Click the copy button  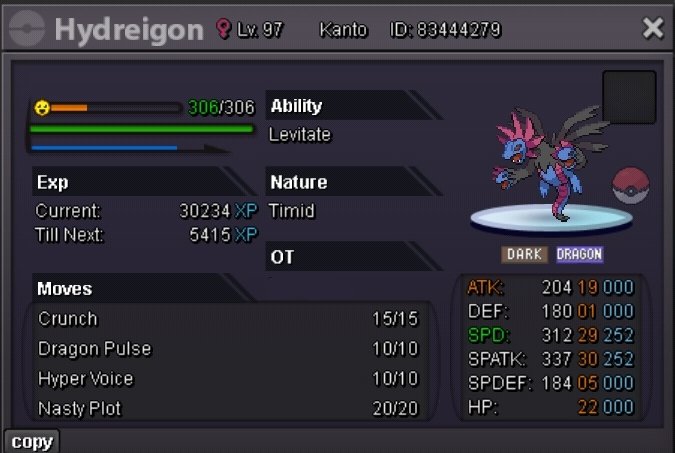32,441
